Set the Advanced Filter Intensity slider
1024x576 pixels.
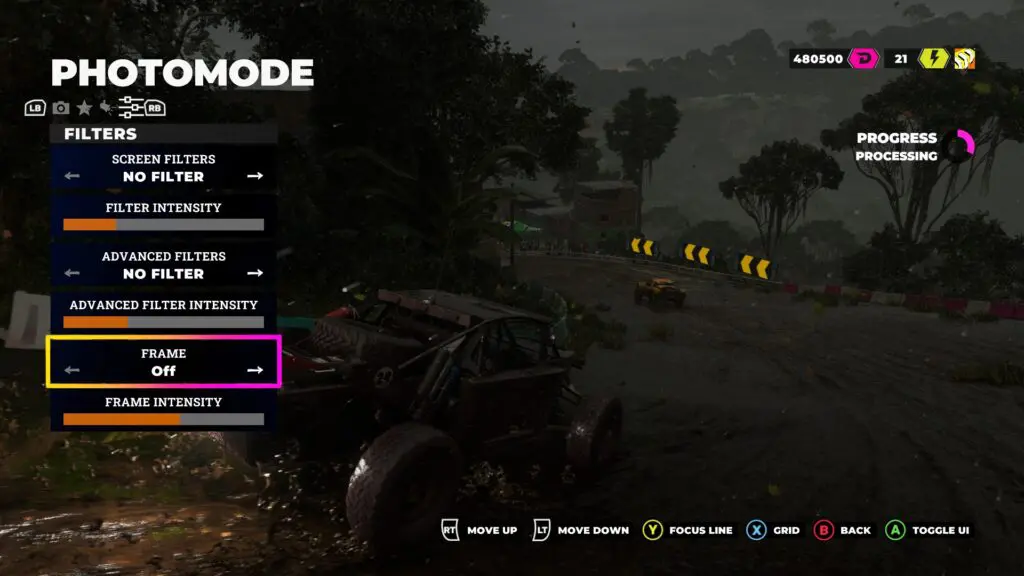164,322
